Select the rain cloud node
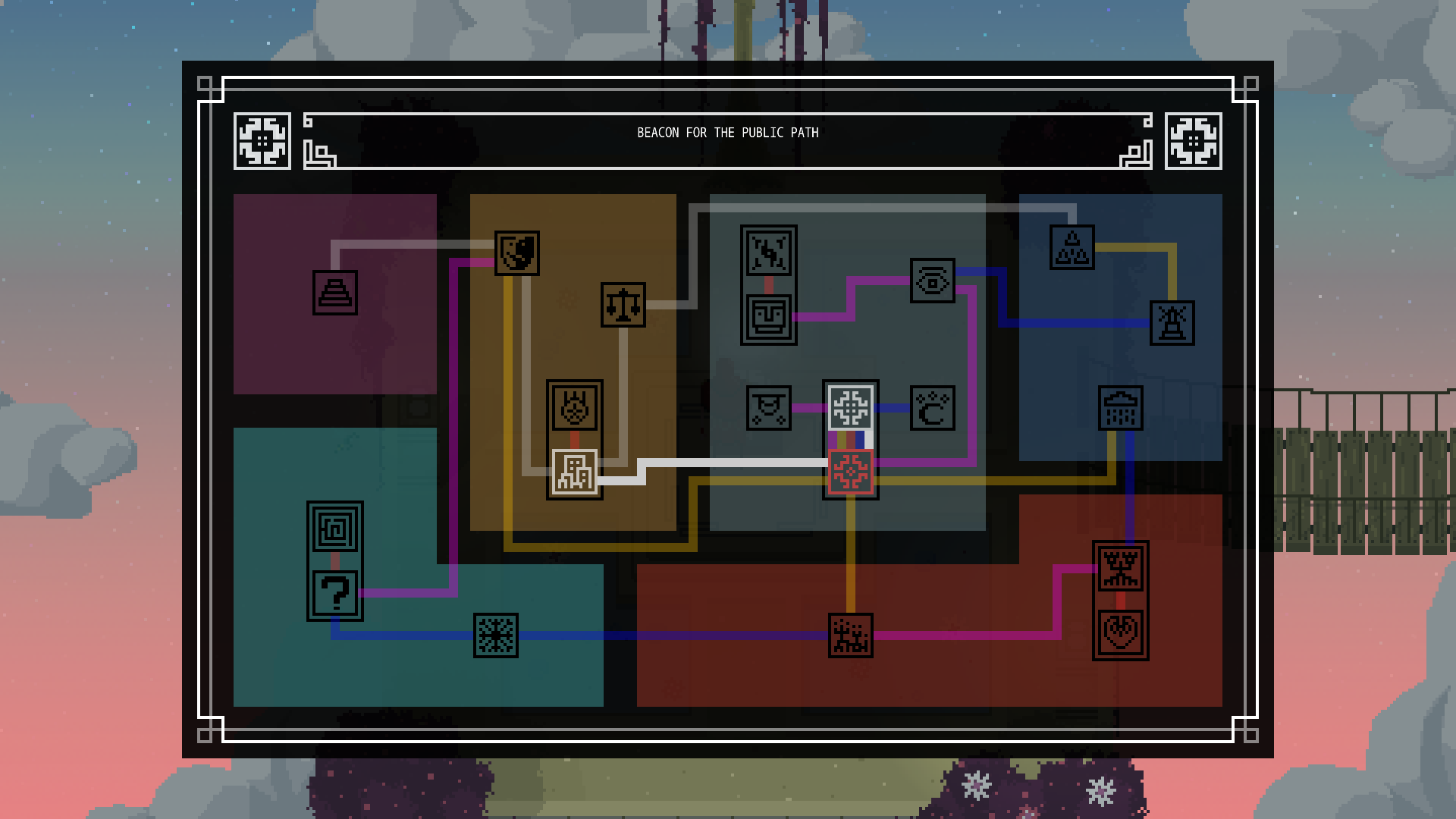The image size is (1456, 819). pyautogui.click(x=1121, y=408)
